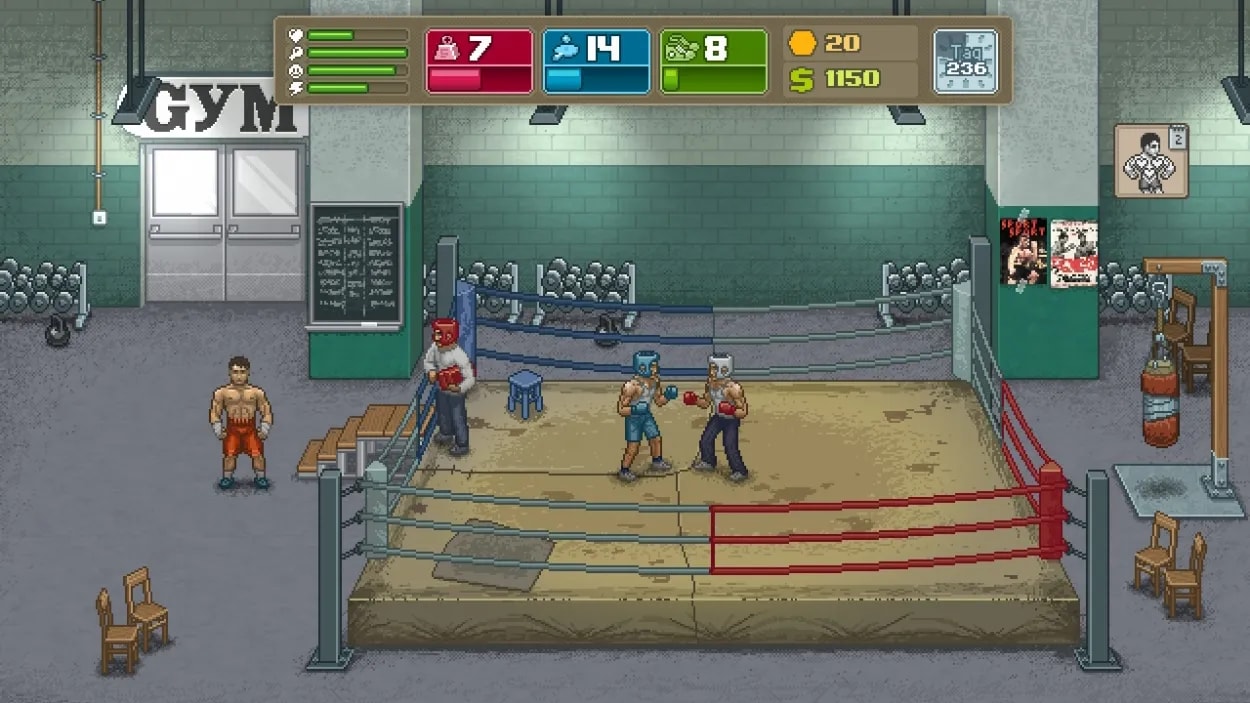Open the red strength stat panel

tap(479, 61)
